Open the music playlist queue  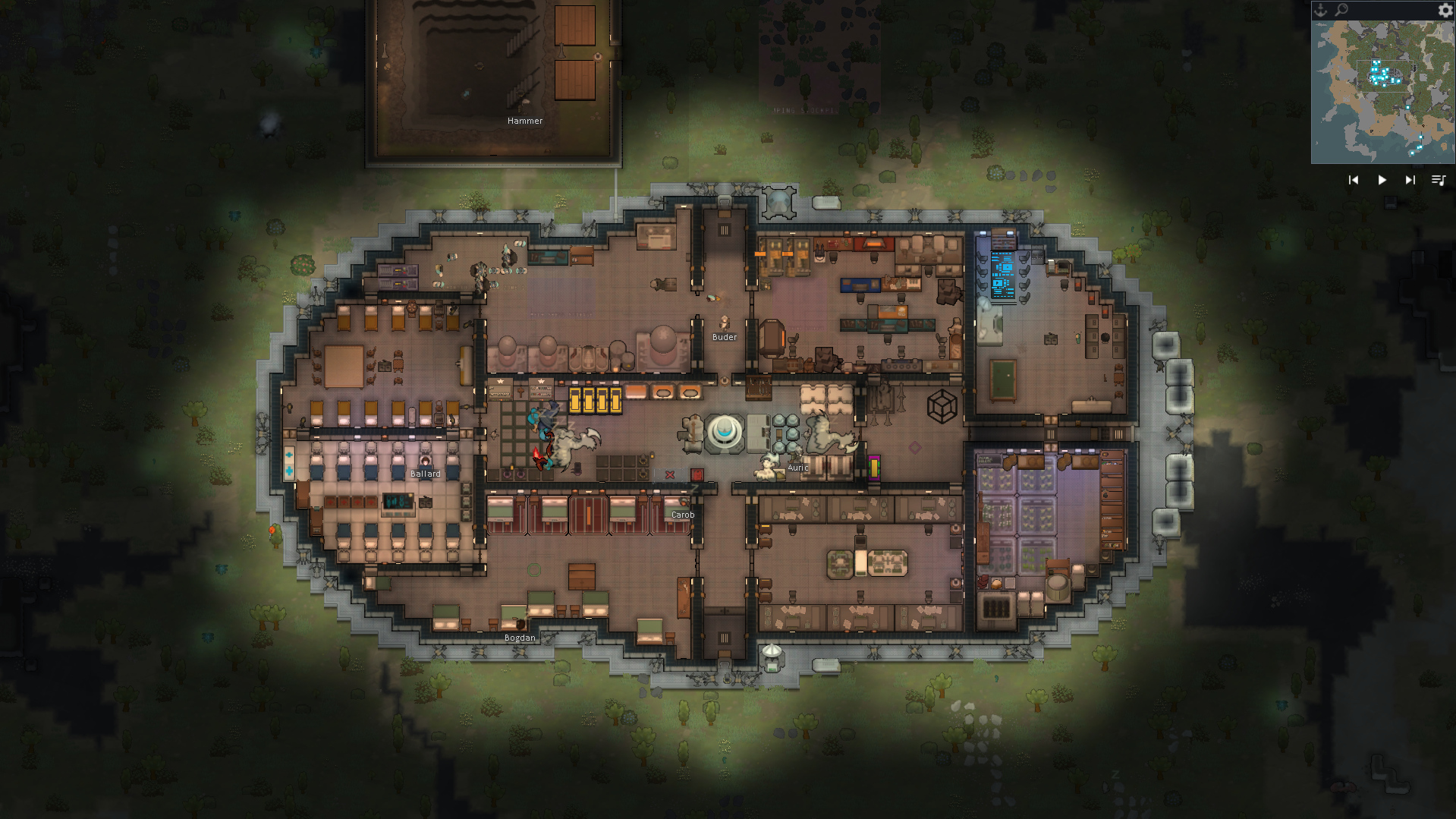pyautogui.click(x=1438, y=180)
